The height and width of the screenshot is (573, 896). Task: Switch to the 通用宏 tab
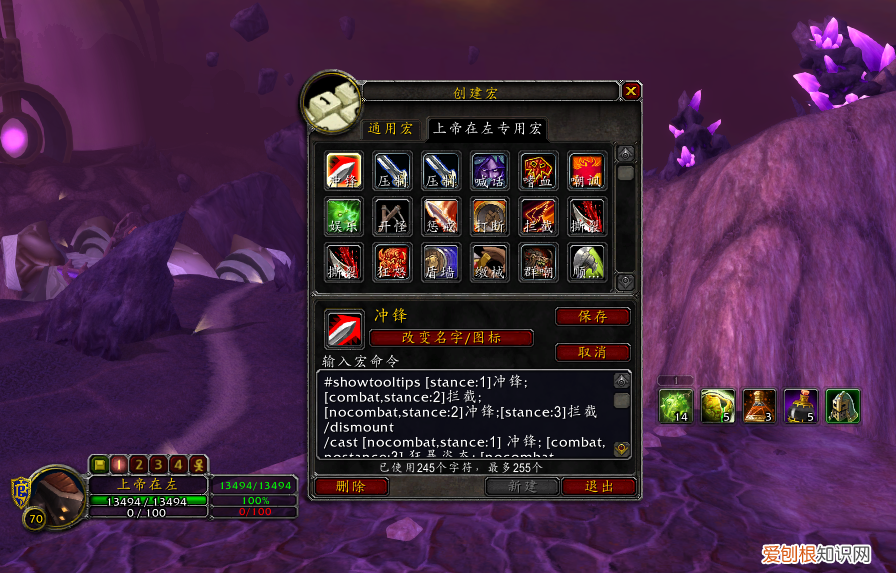(x=390, y=128)
